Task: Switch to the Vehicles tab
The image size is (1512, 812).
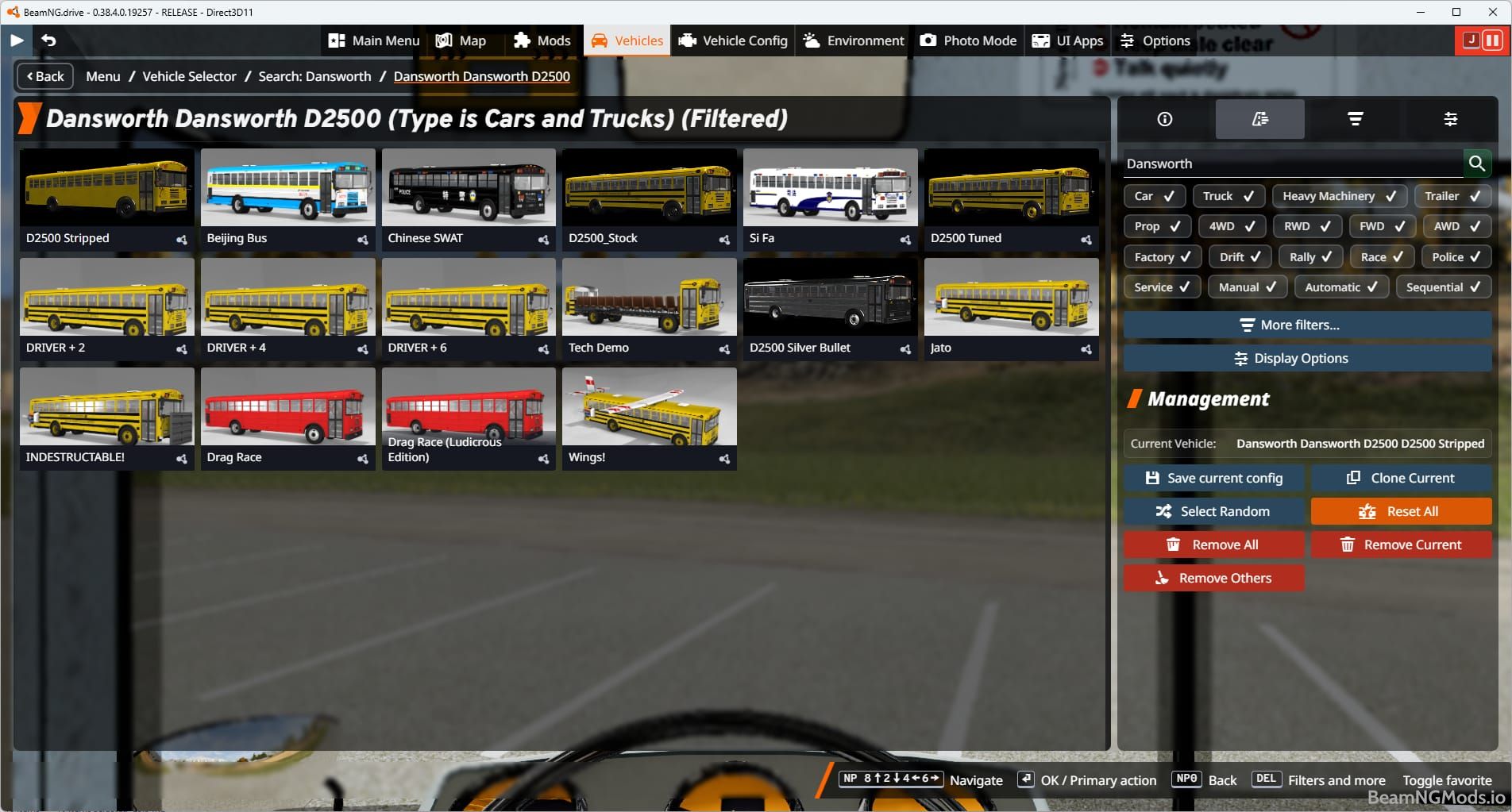Action: (627, 40)
